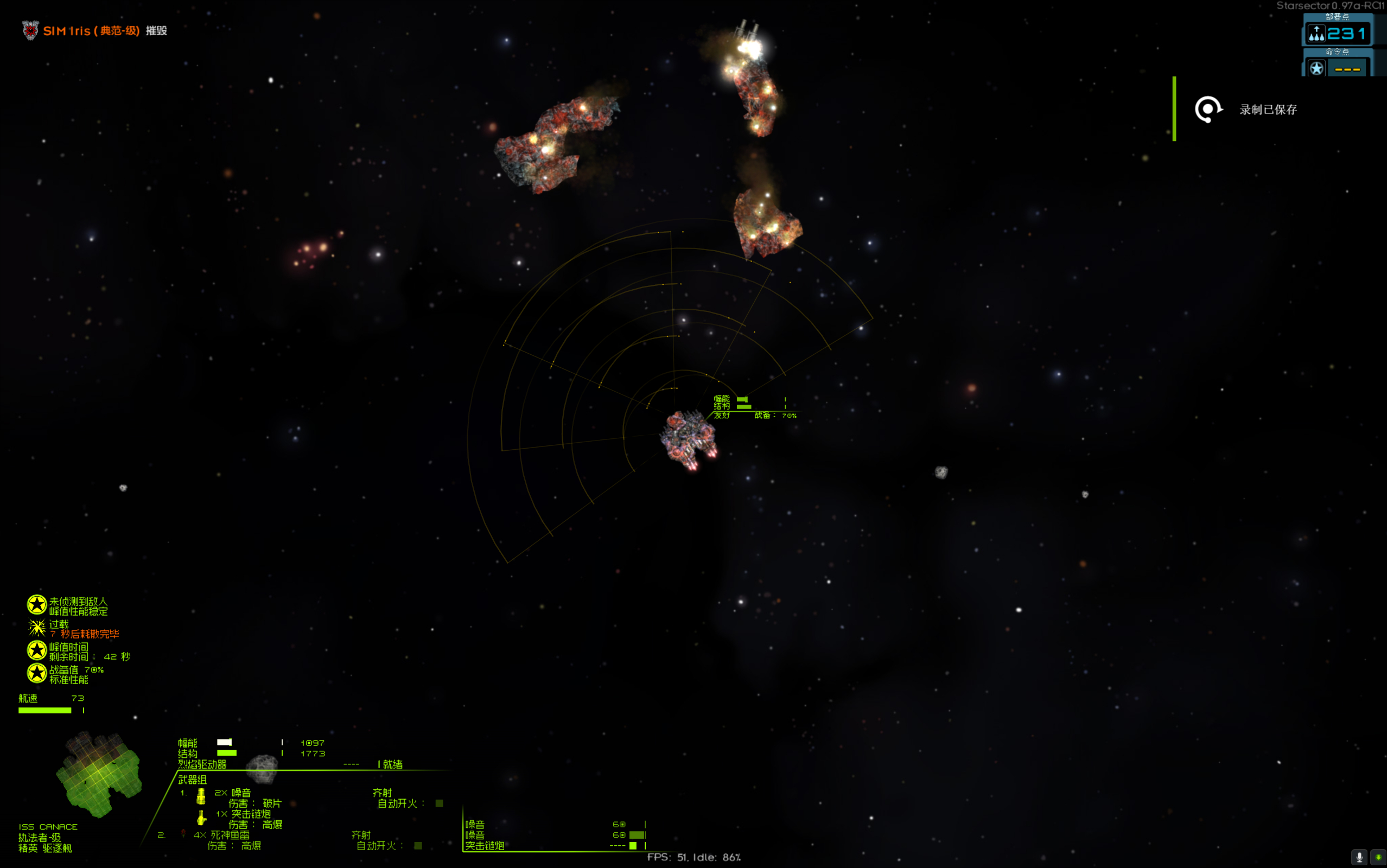Click the circular recording indicator icon

pyautogui.click(x=1209, y=108)
